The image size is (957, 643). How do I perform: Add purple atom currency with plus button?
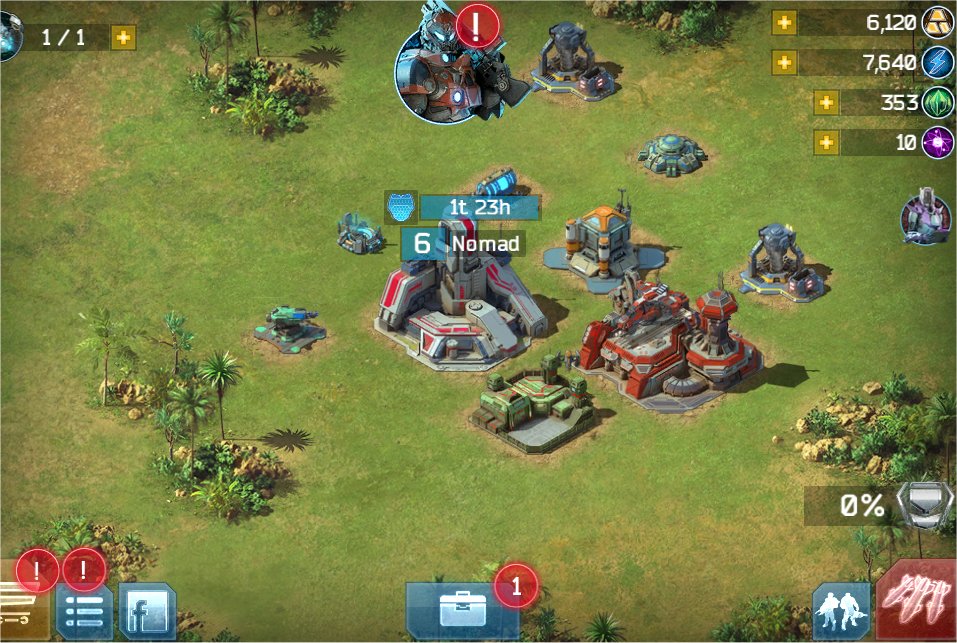coord(826,142)
